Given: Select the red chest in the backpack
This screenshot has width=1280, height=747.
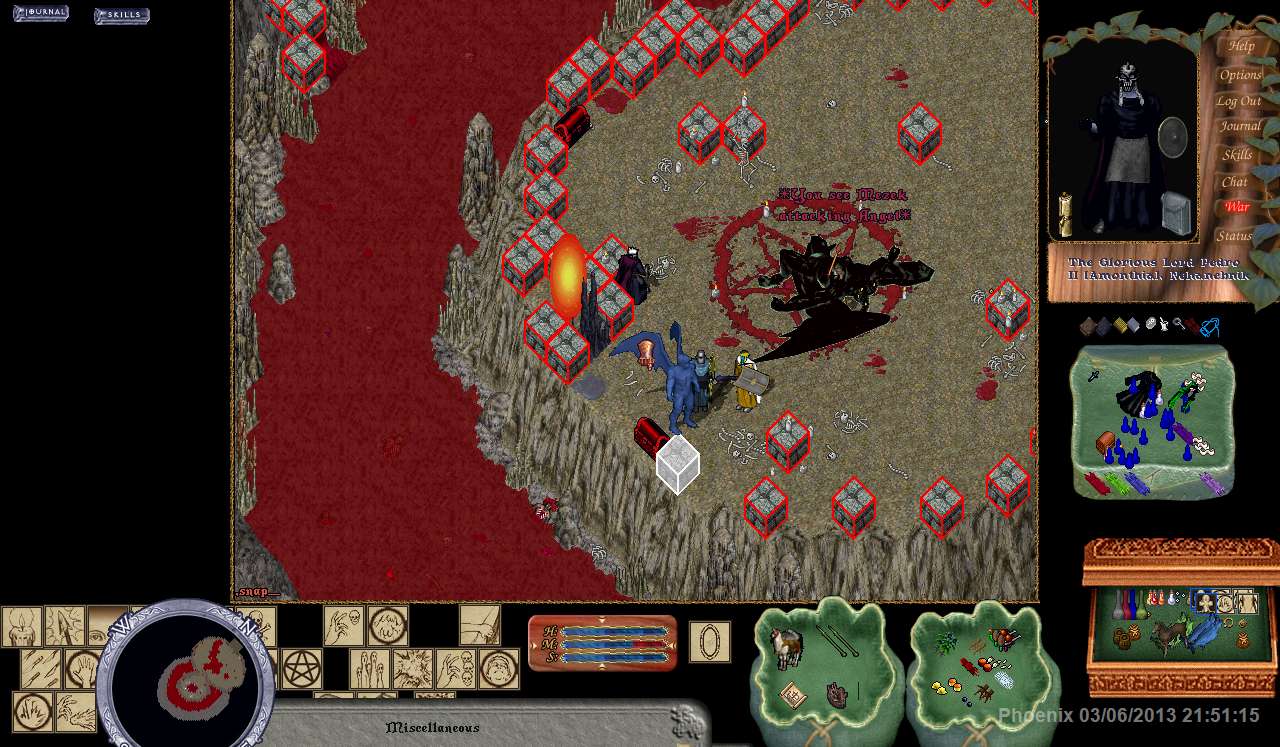Looking at the screenshot, I should tap(1104, 441).
